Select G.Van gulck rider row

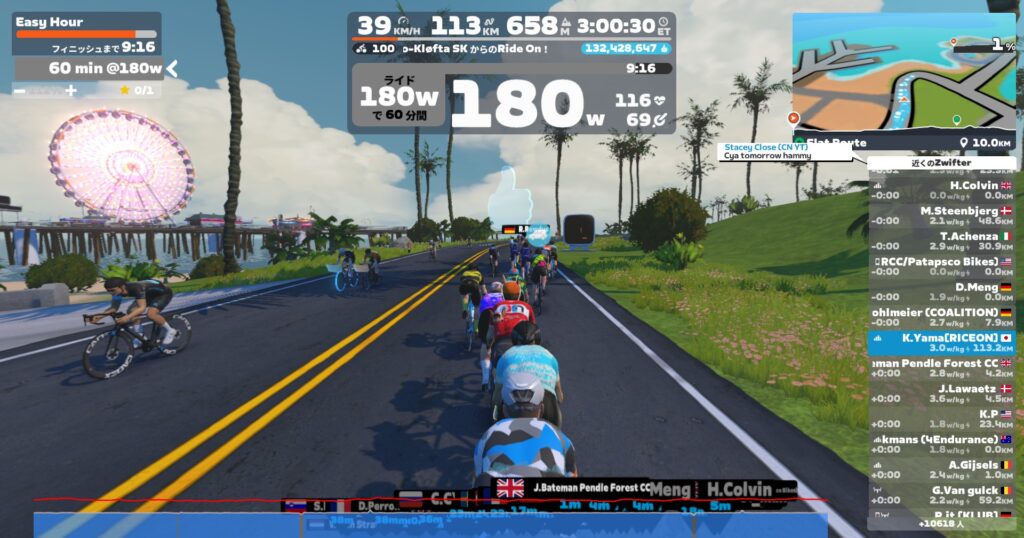pos(942,495)
